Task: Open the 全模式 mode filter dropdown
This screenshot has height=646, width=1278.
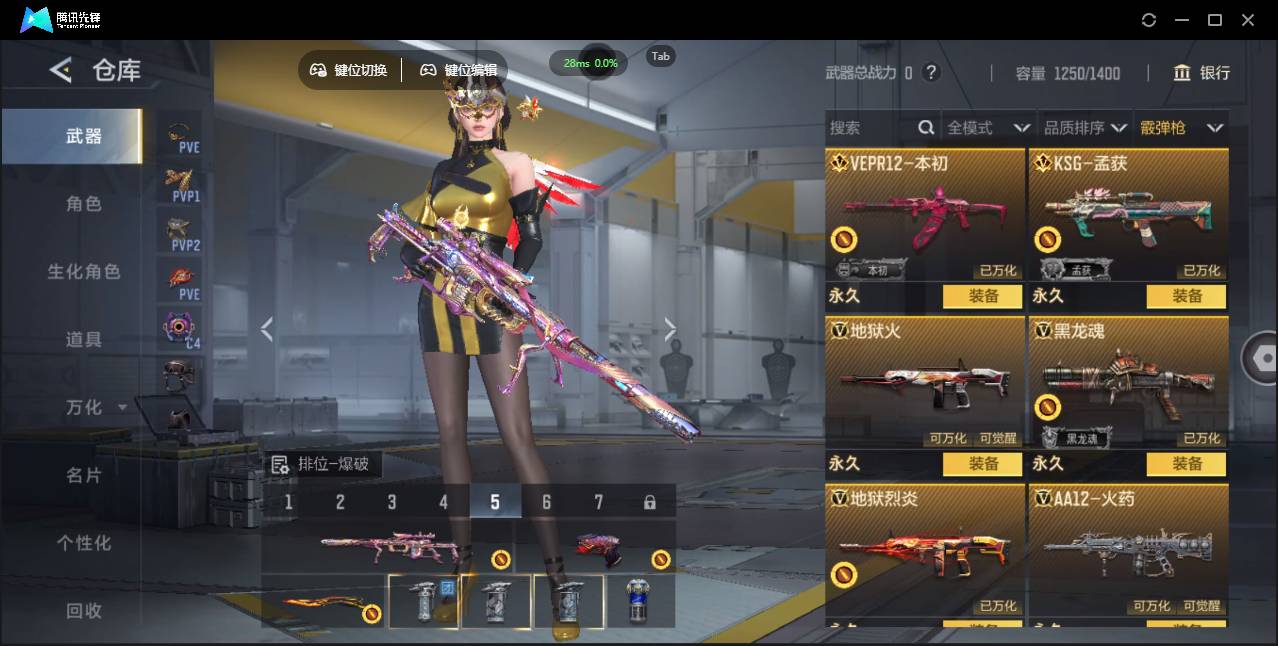Action: [x=988, y=128]
